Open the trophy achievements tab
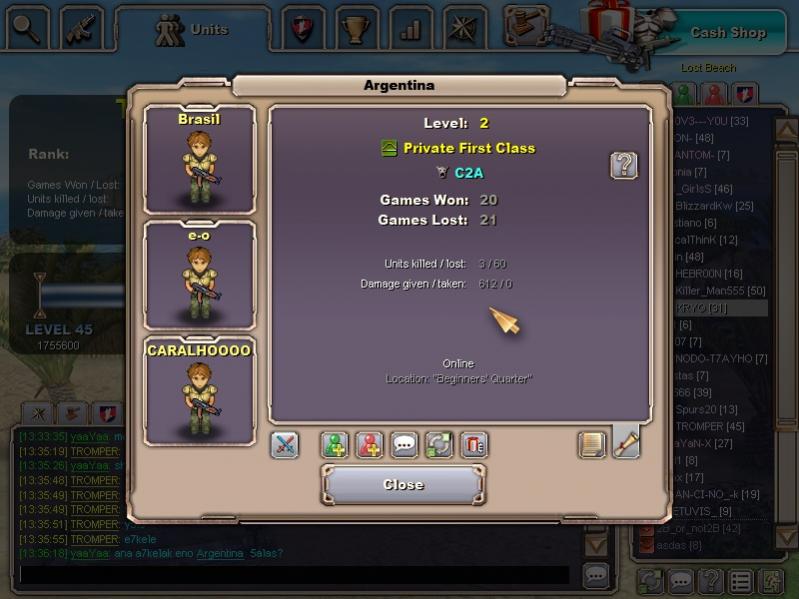Image resolution: width=799 pixels, height=599 pixels. tap(355, 28)
